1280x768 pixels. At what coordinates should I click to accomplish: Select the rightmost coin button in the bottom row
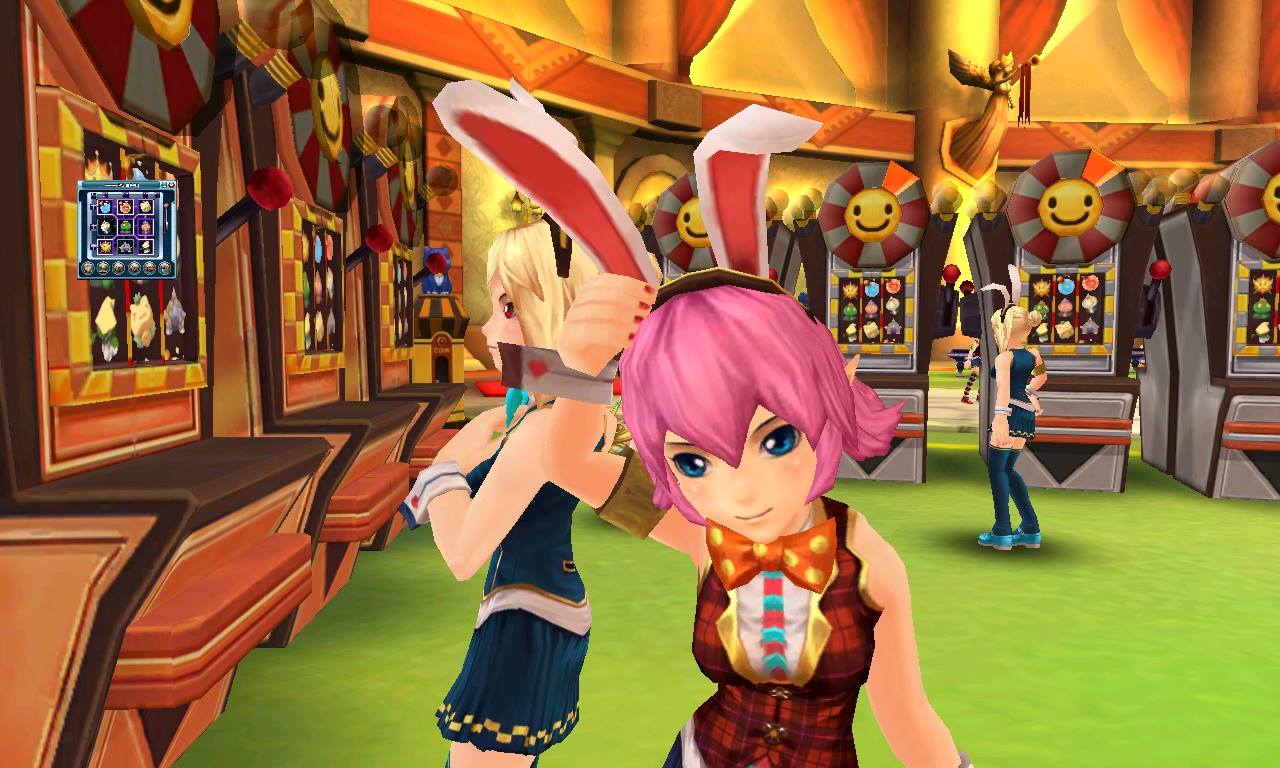click(x=164, y=268)
